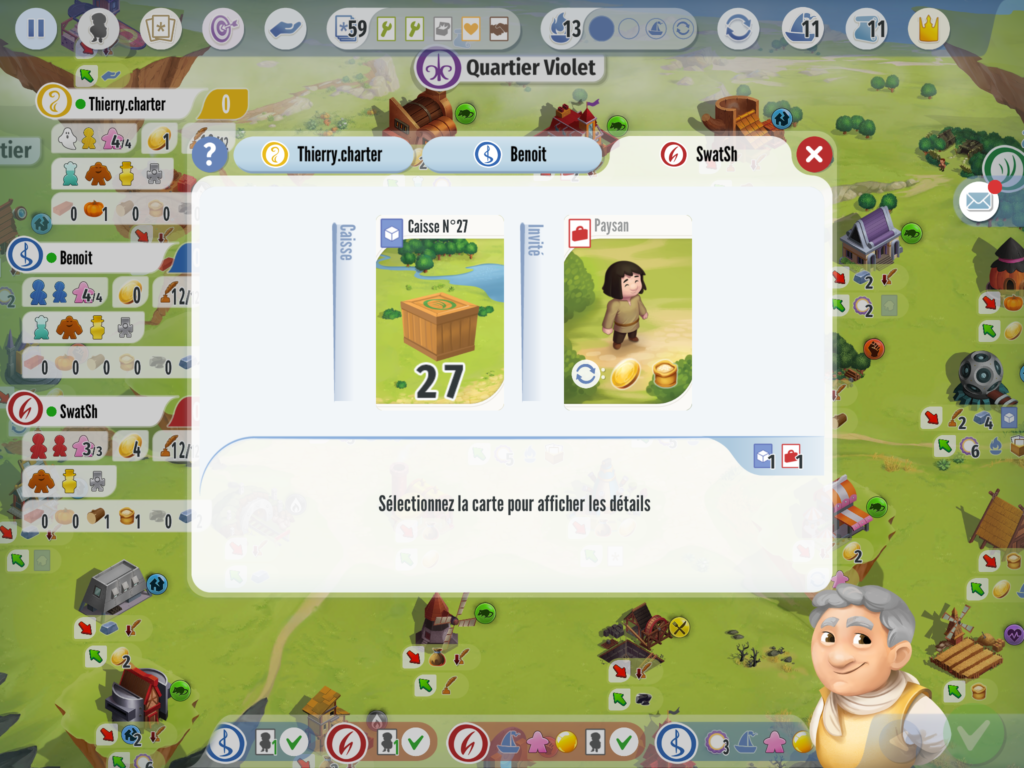Open the purple target objectives icon

pyautogui.click(x=222, y=28)
